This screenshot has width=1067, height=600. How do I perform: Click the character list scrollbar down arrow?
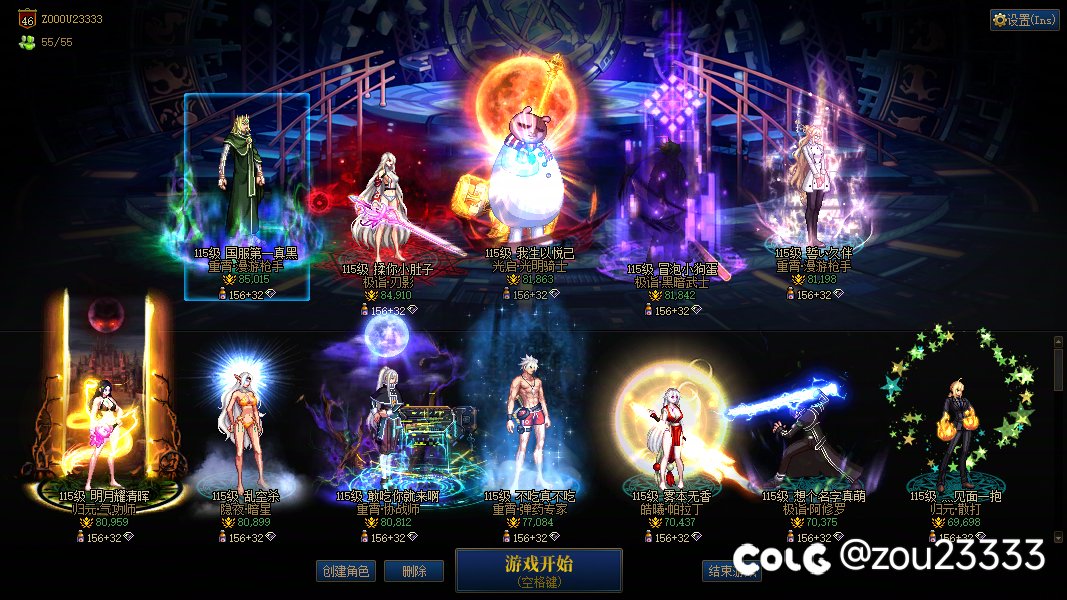coord(1059,535)
